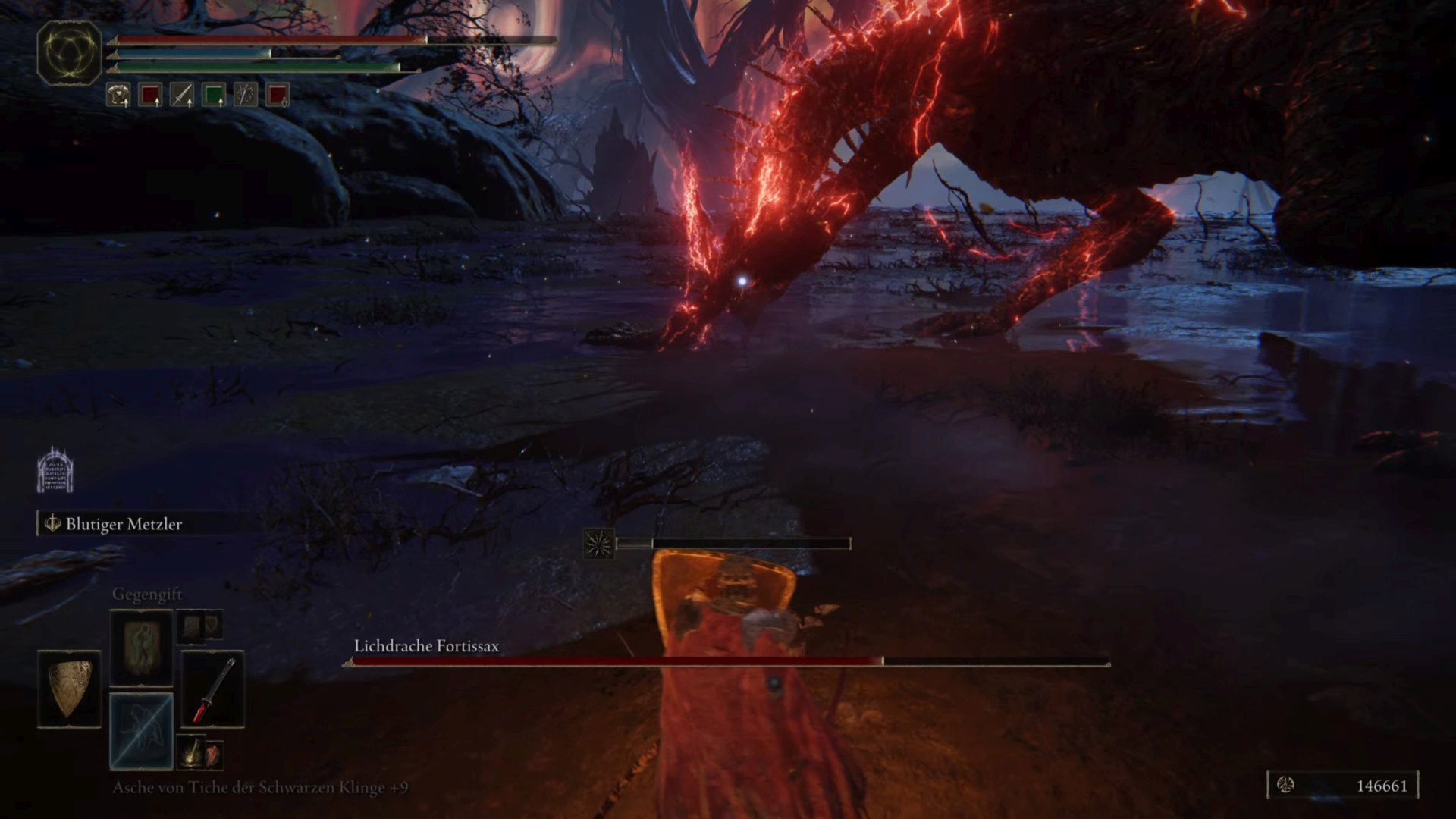Image resolution: width=1456 pixels, height=819 pixels.
Task: Select the sword attack buff icon
Action: click(x=182, y=95)
